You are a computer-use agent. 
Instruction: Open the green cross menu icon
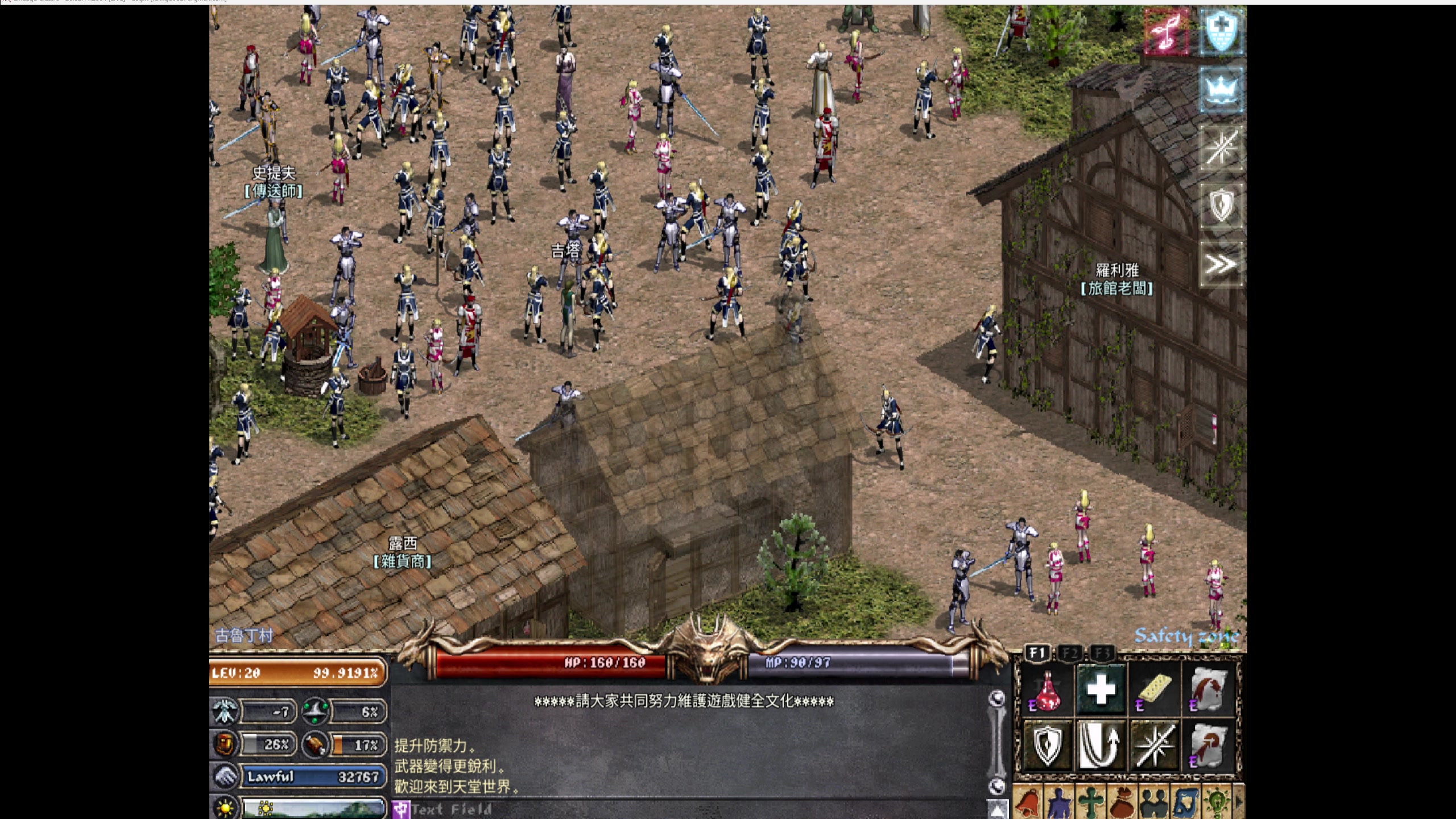click(1091, 803)
